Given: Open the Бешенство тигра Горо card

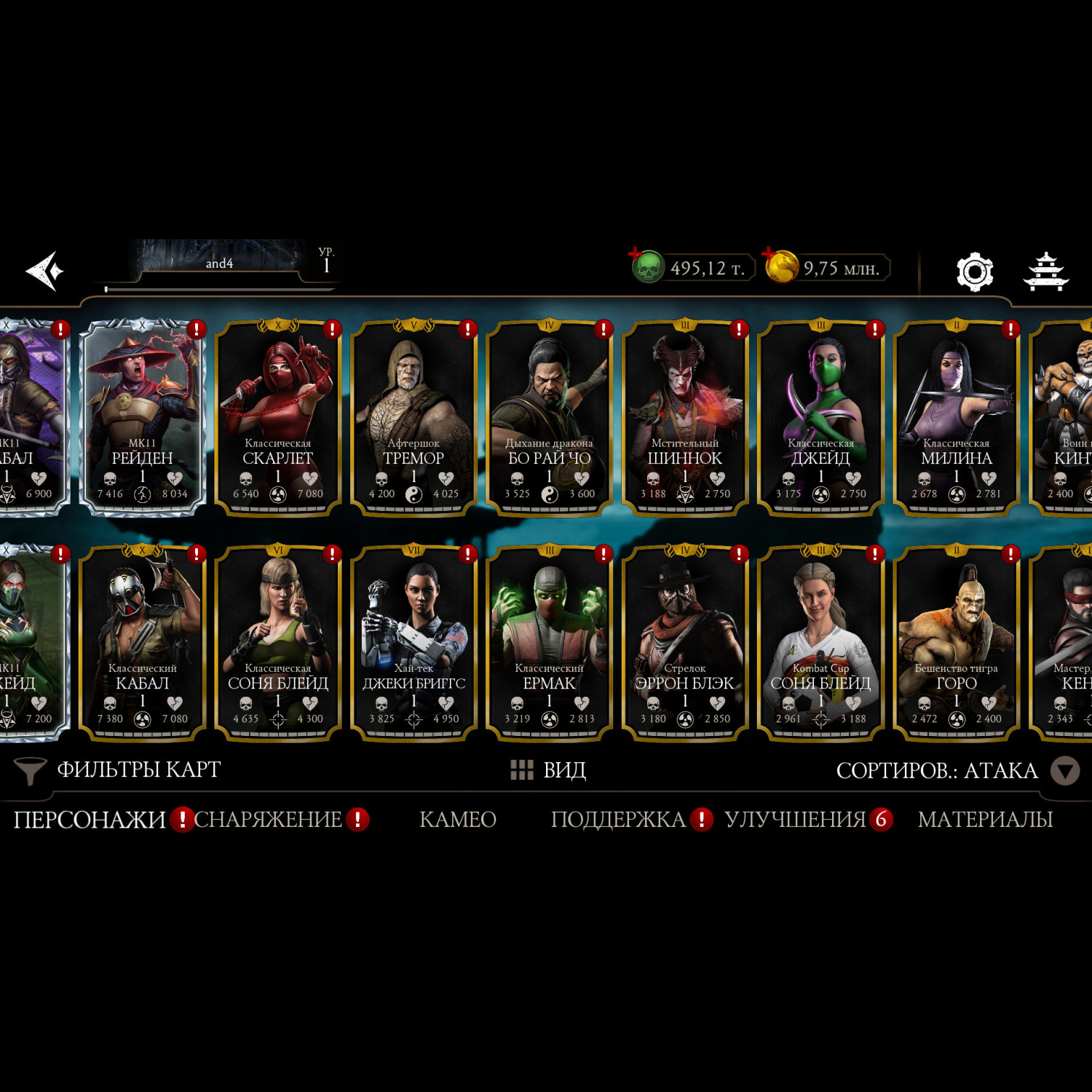Looking at the screenshot, I should (x=956, y=642).
